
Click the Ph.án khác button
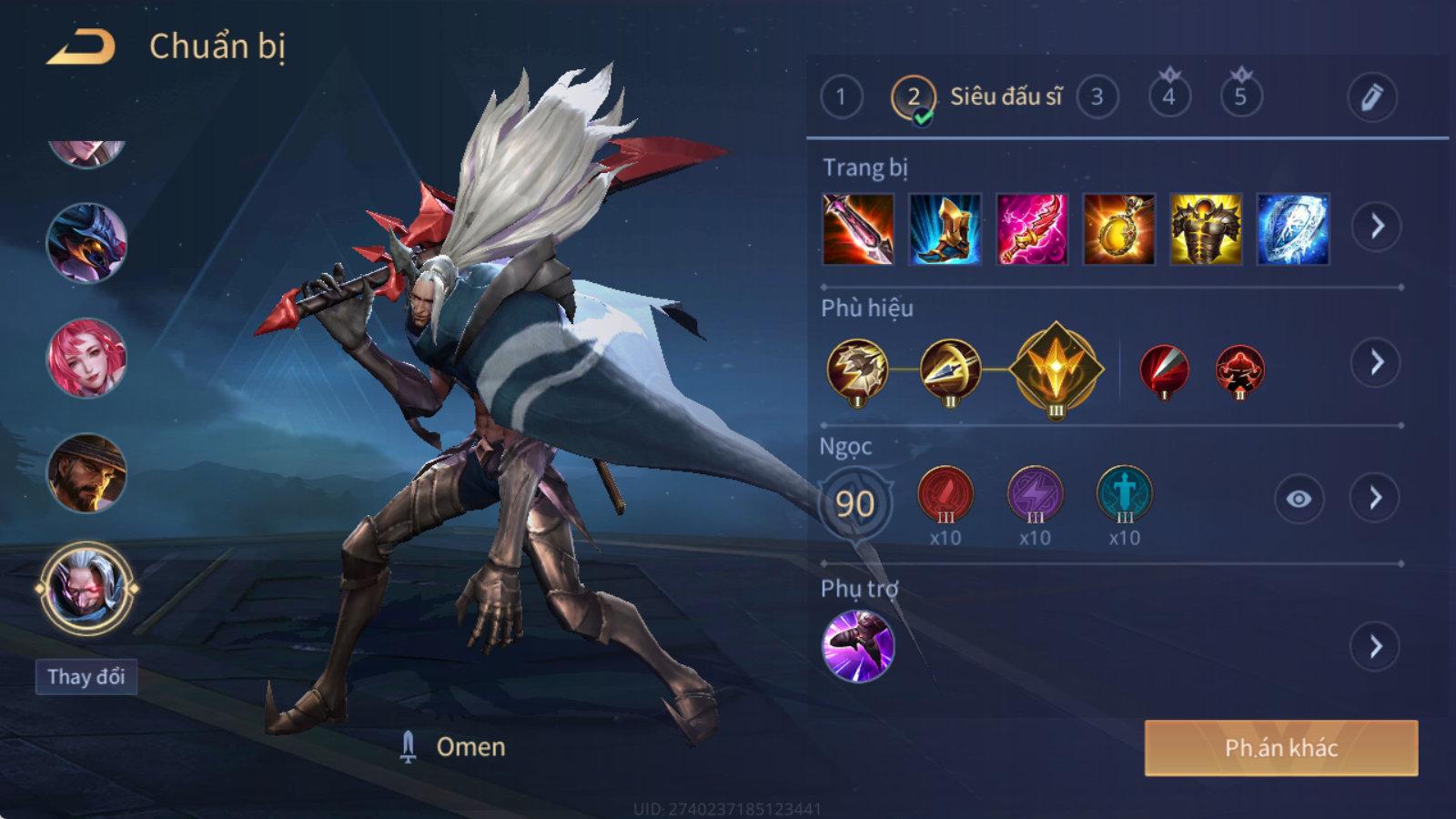point(1280,748)
